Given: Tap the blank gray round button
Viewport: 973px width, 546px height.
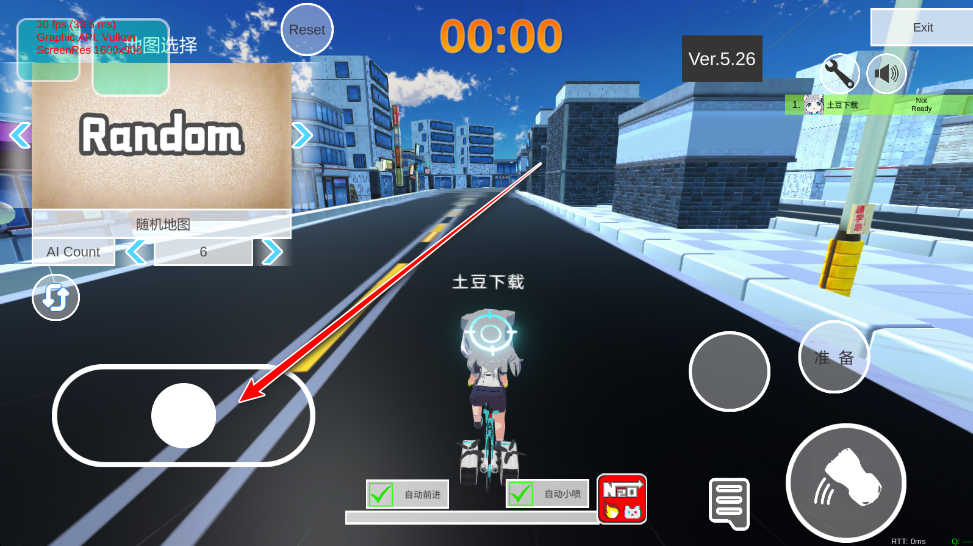Looking at the screenshot, I should (730, 371).
